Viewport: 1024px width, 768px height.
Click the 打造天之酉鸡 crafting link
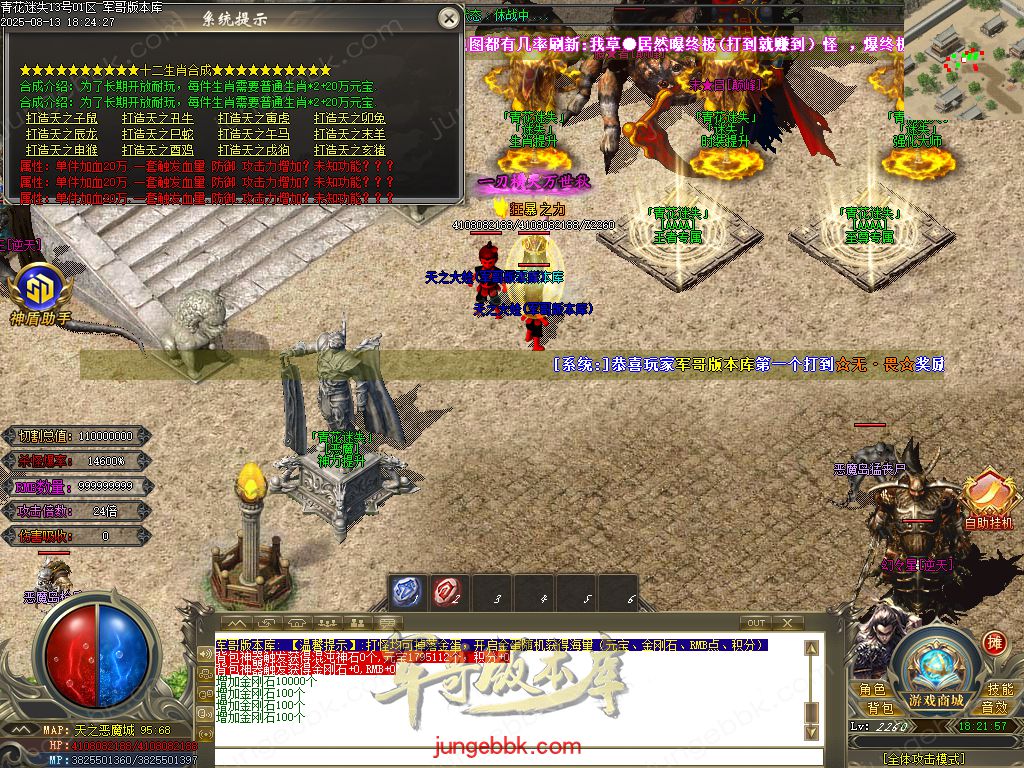[158, 150]
